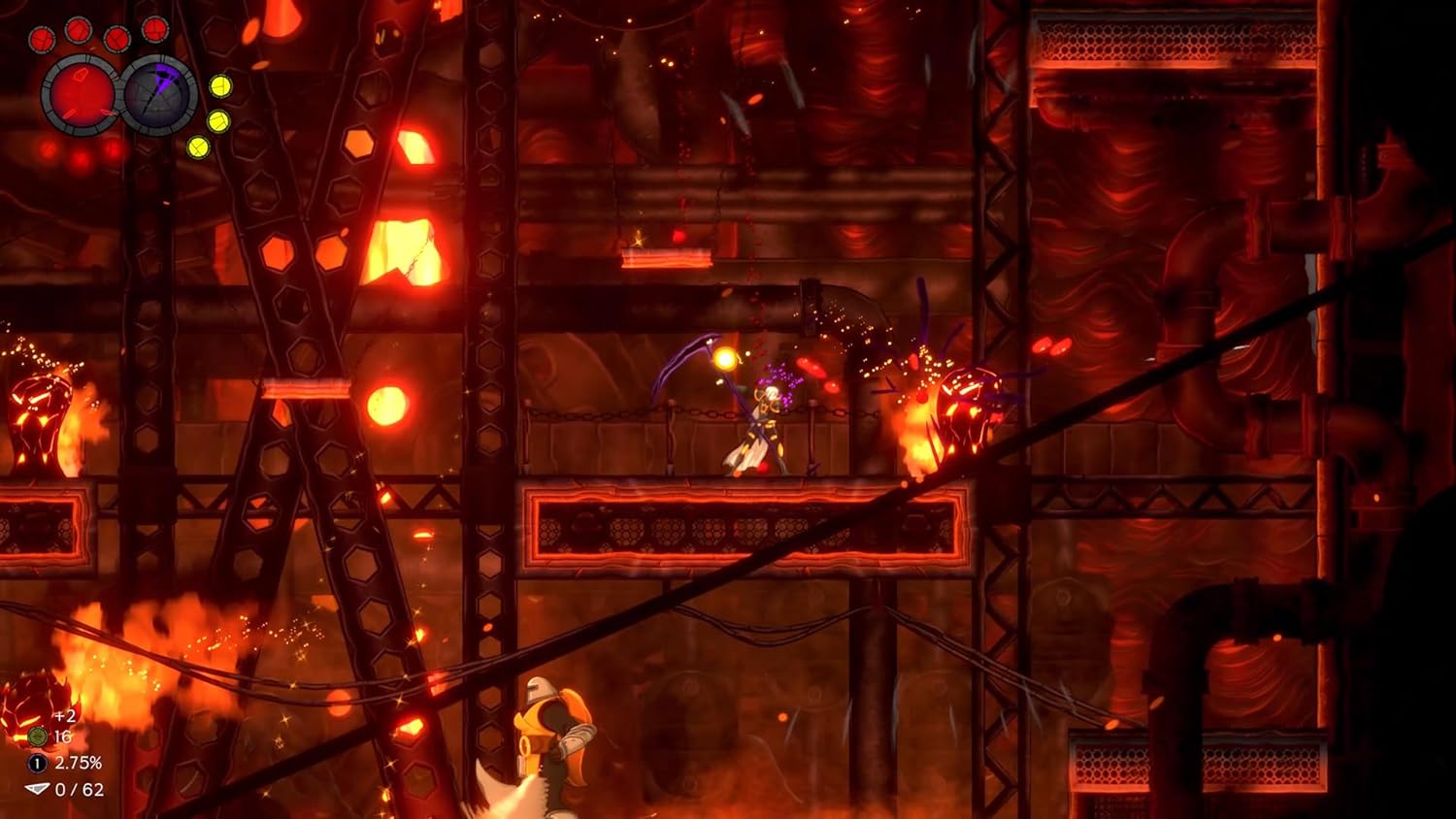Click the green coin currency icon
The width and height of the screenshot is (1456, 819).
(x=38, y=737)
